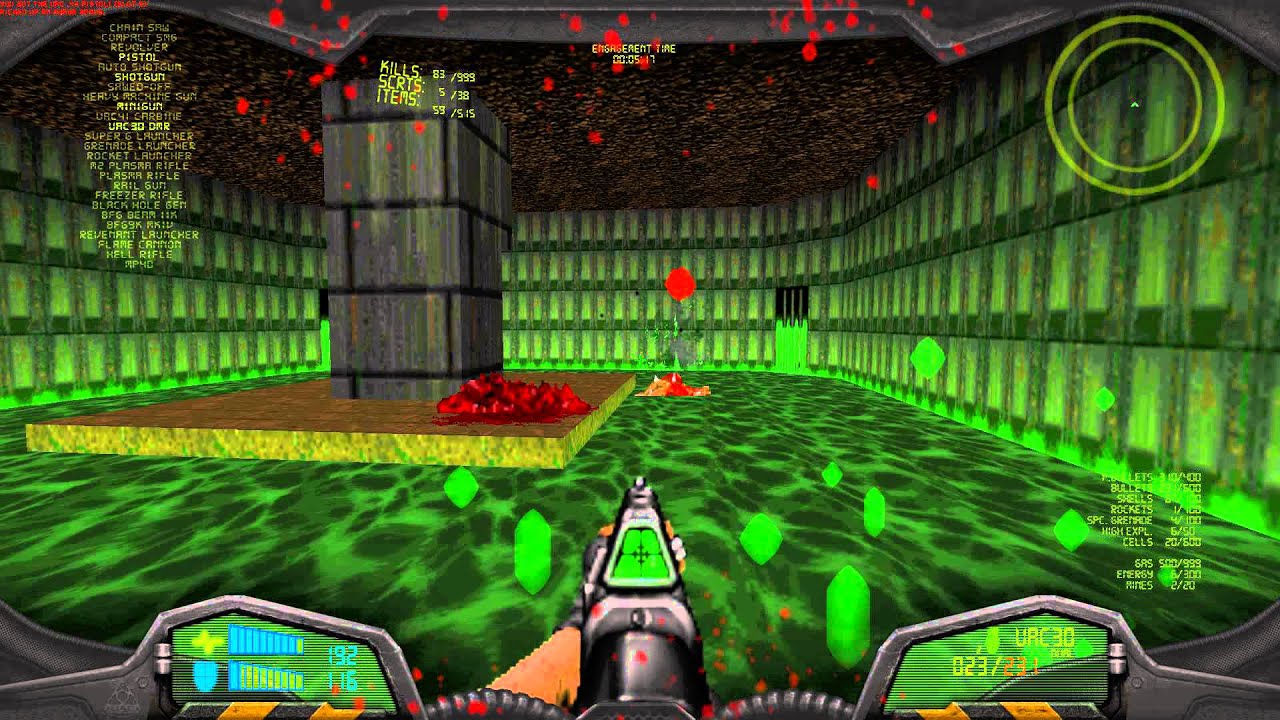This screenshot has height=720, width=1280.
Task: Select the Grenade Launcher entry
Action: [x=139, y=146]
